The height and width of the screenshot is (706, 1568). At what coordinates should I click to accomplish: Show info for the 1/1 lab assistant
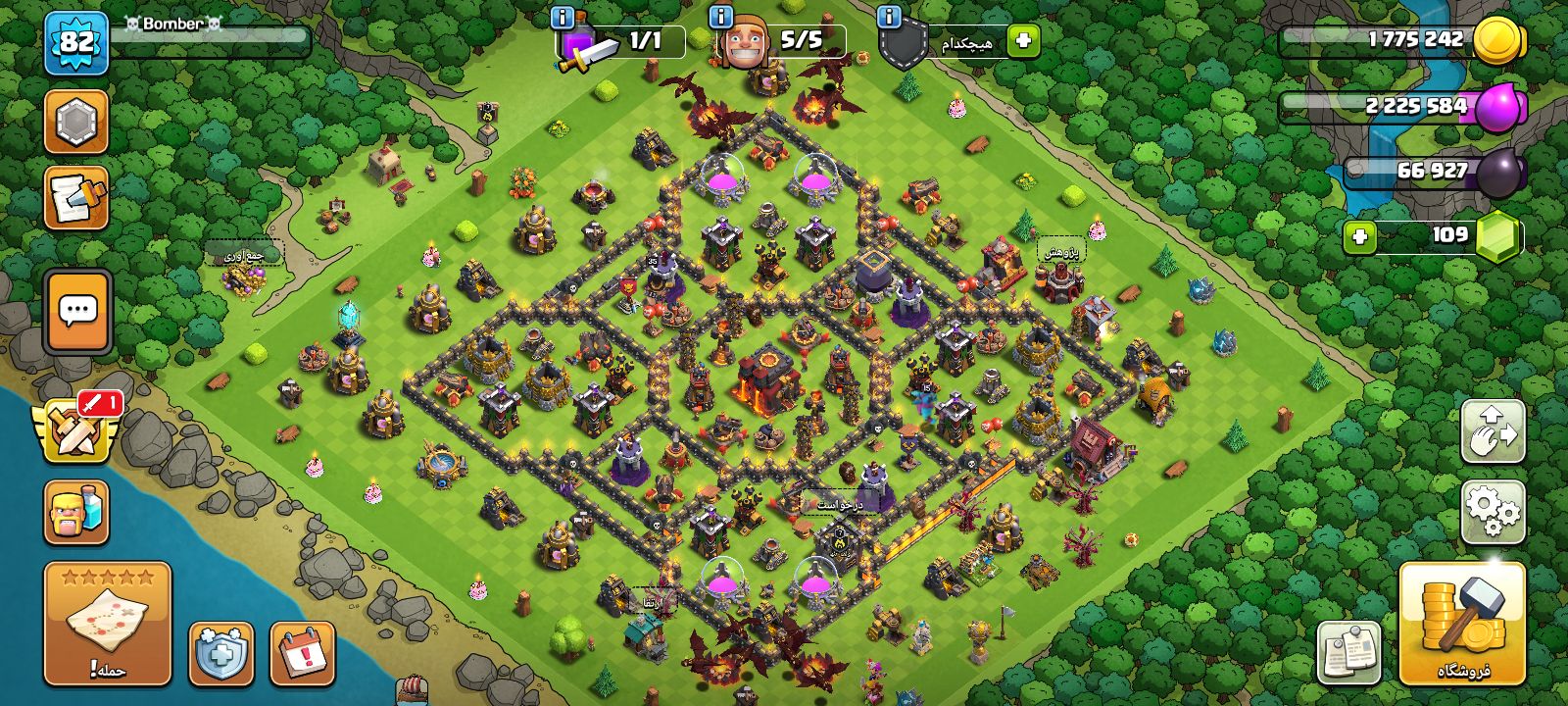pos(563,18)
